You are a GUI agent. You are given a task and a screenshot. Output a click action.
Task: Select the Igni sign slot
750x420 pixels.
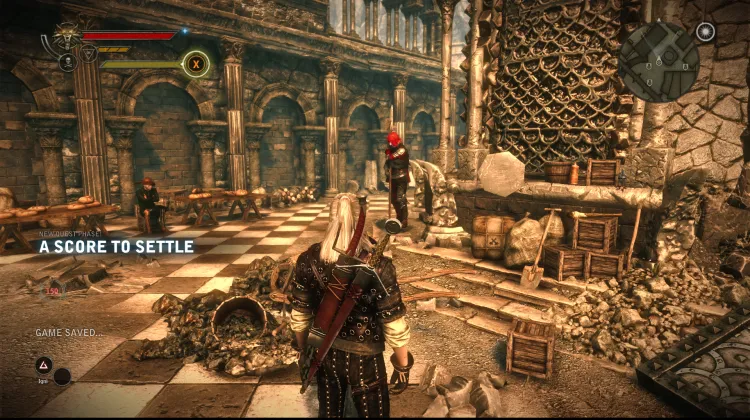[44, 367]
